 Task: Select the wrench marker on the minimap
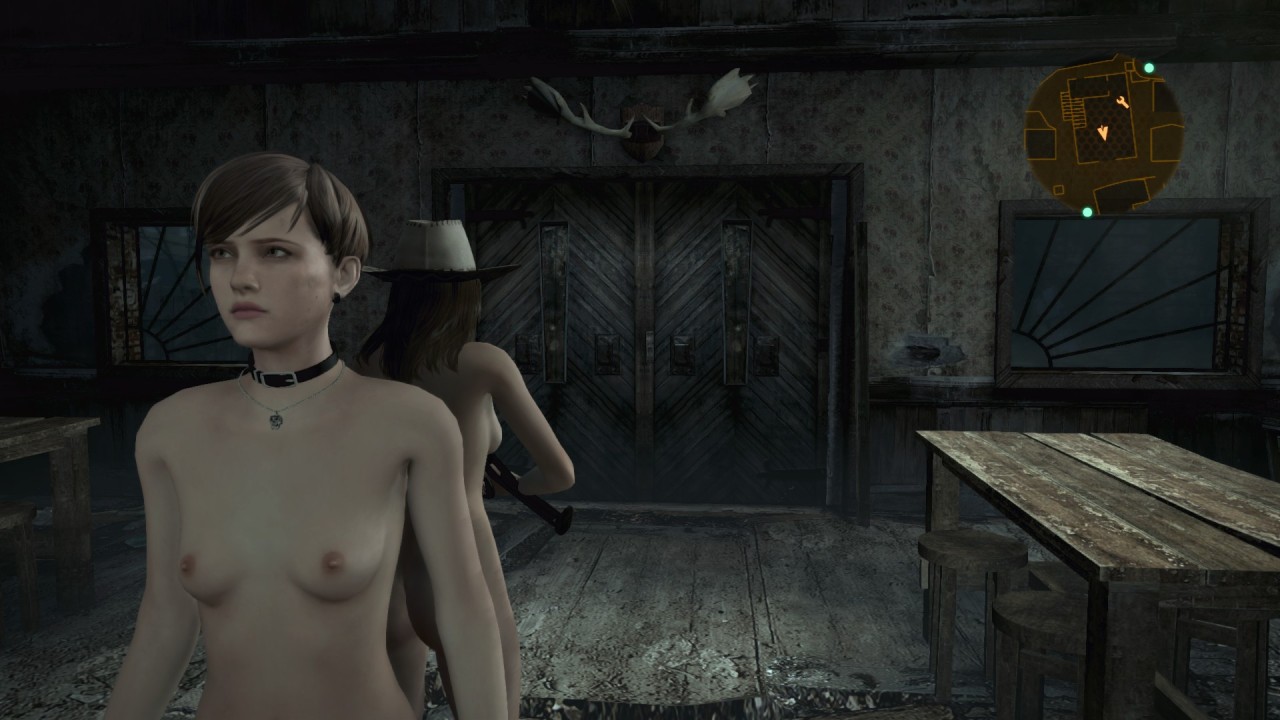1122,103
